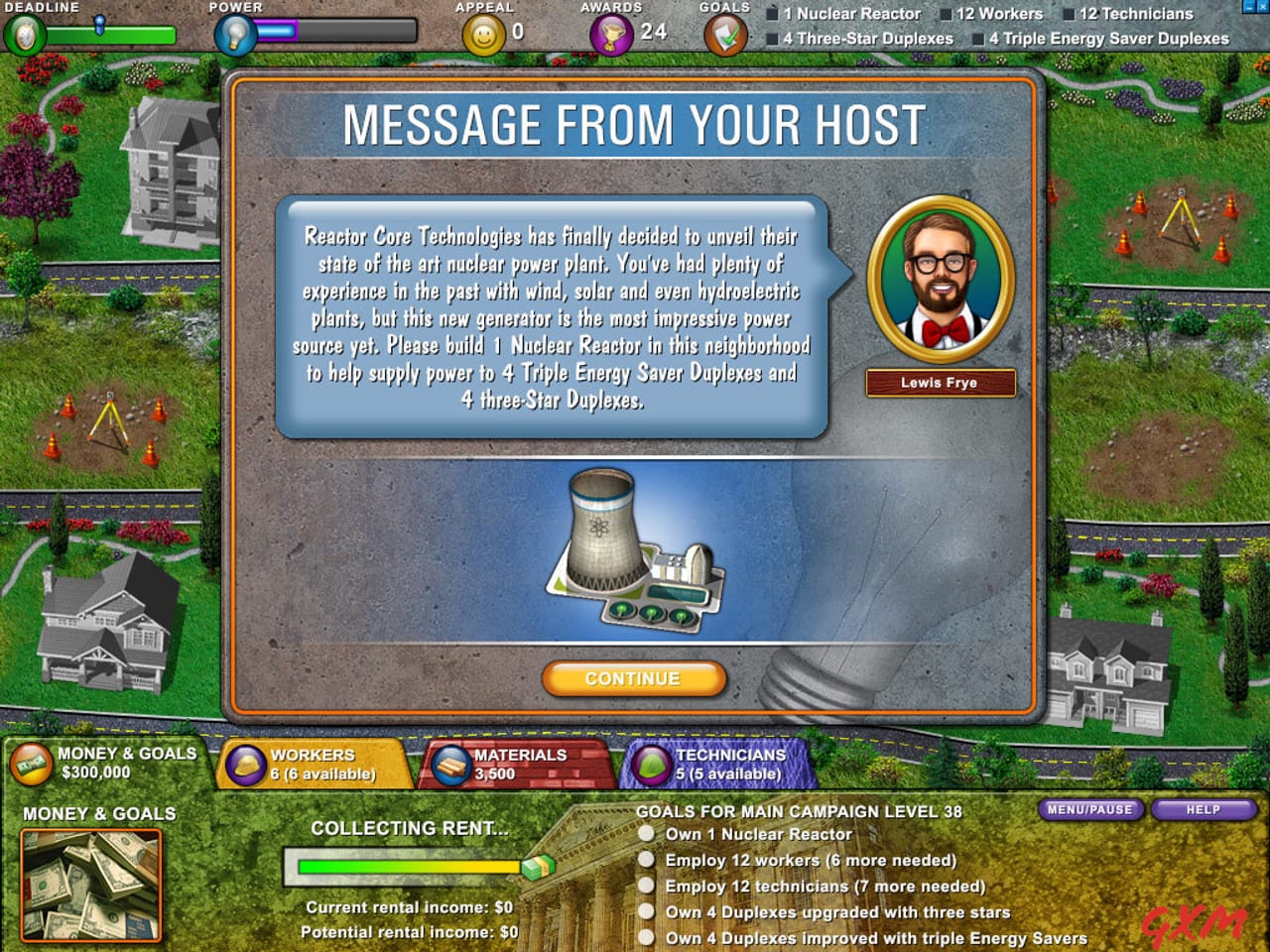Click the Deadline face icon

point(23,35)
